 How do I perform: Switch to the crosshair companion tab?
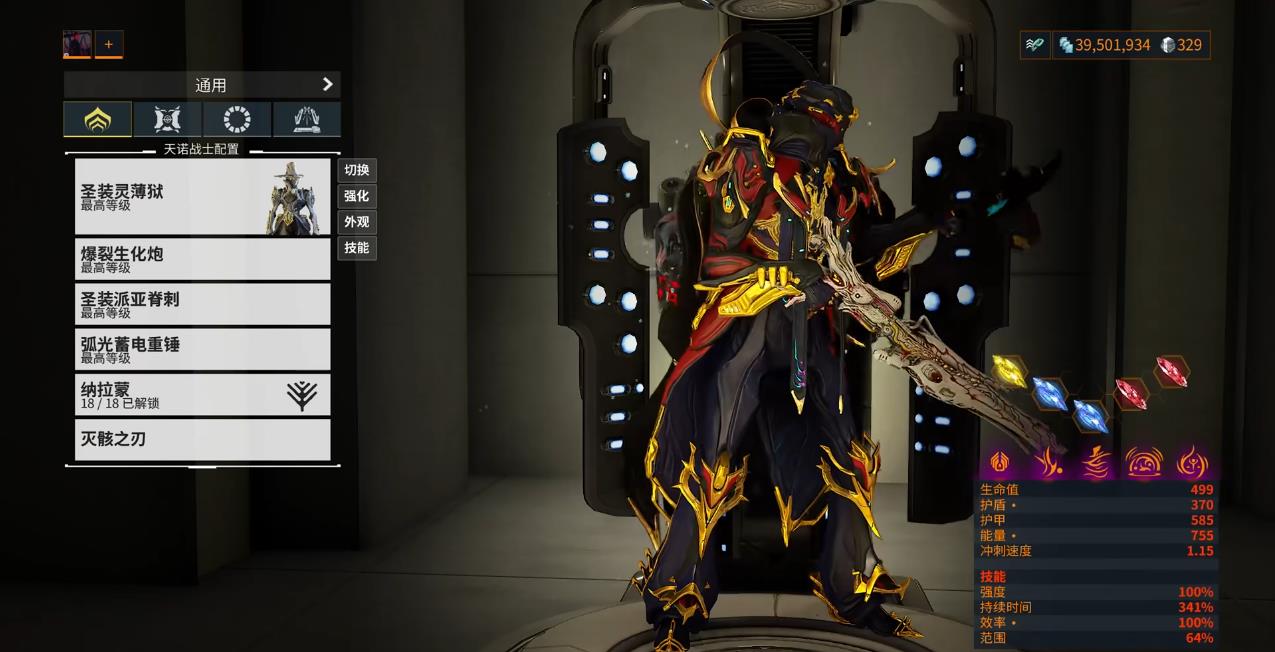167,120
